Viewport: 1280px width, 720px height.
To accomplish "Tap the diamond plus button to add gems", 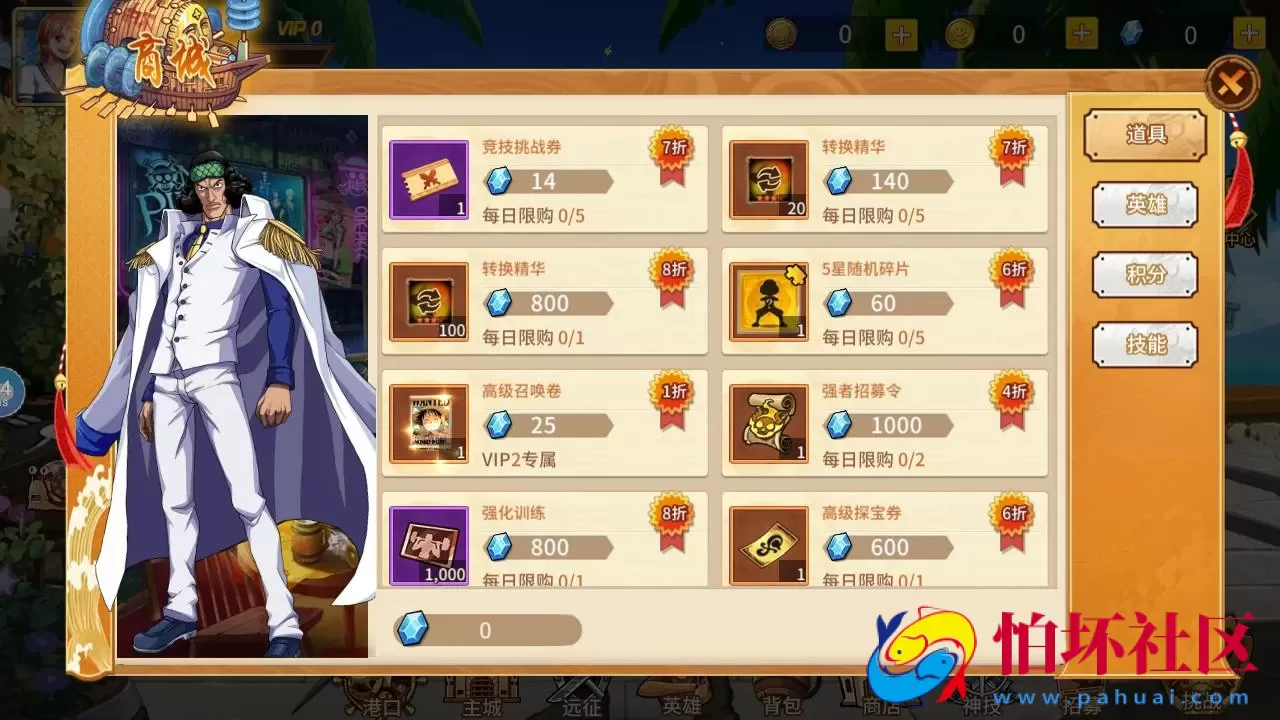I will (1250, 33).
